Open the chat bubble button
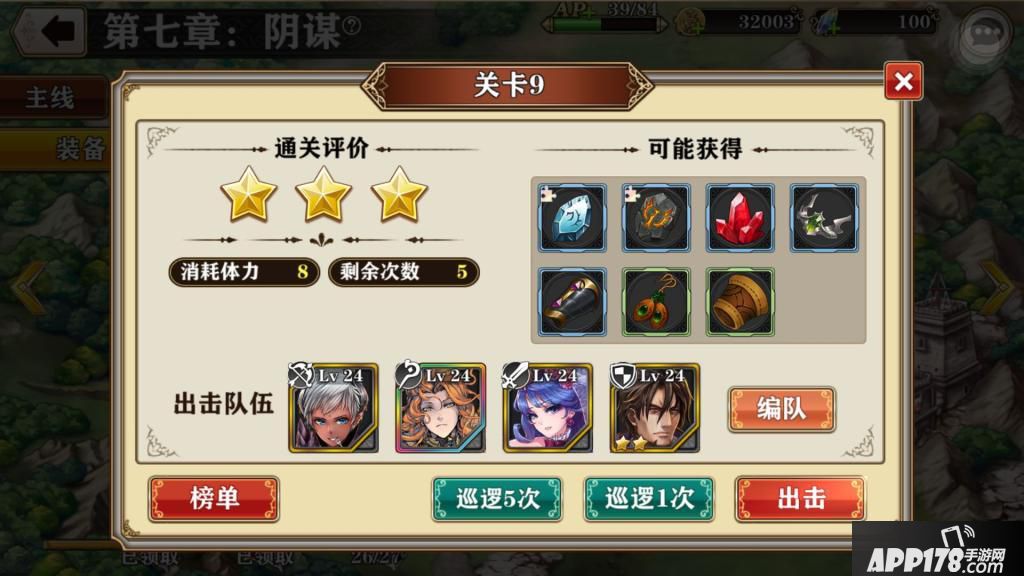Screen dimensions: 1024x576 point(985,38)
